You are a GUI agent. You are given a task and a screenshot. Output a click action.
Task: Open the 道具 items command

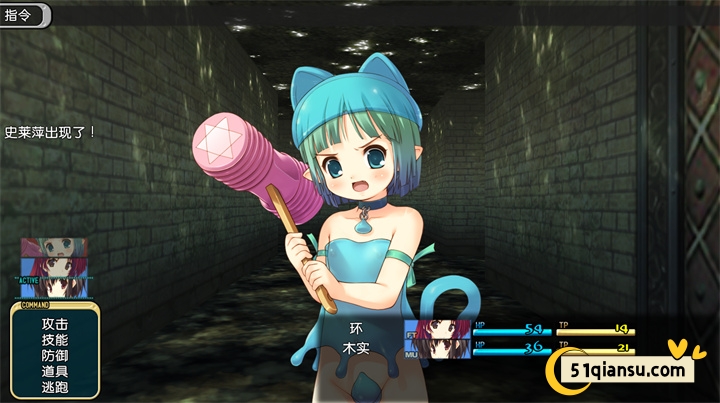pos(55,371)
